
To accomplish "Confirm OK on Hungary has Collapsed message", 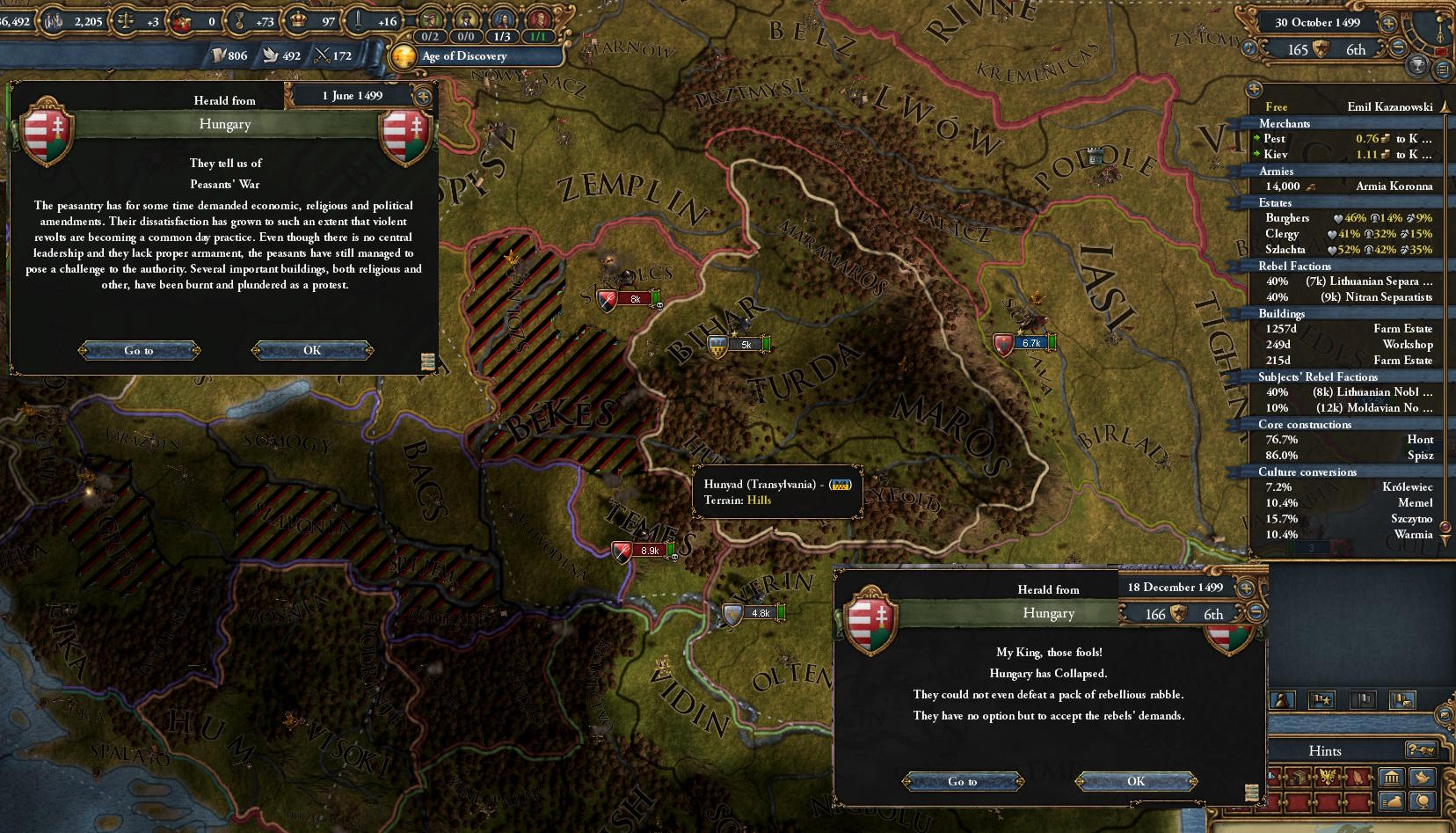I will click(1136, 781).
